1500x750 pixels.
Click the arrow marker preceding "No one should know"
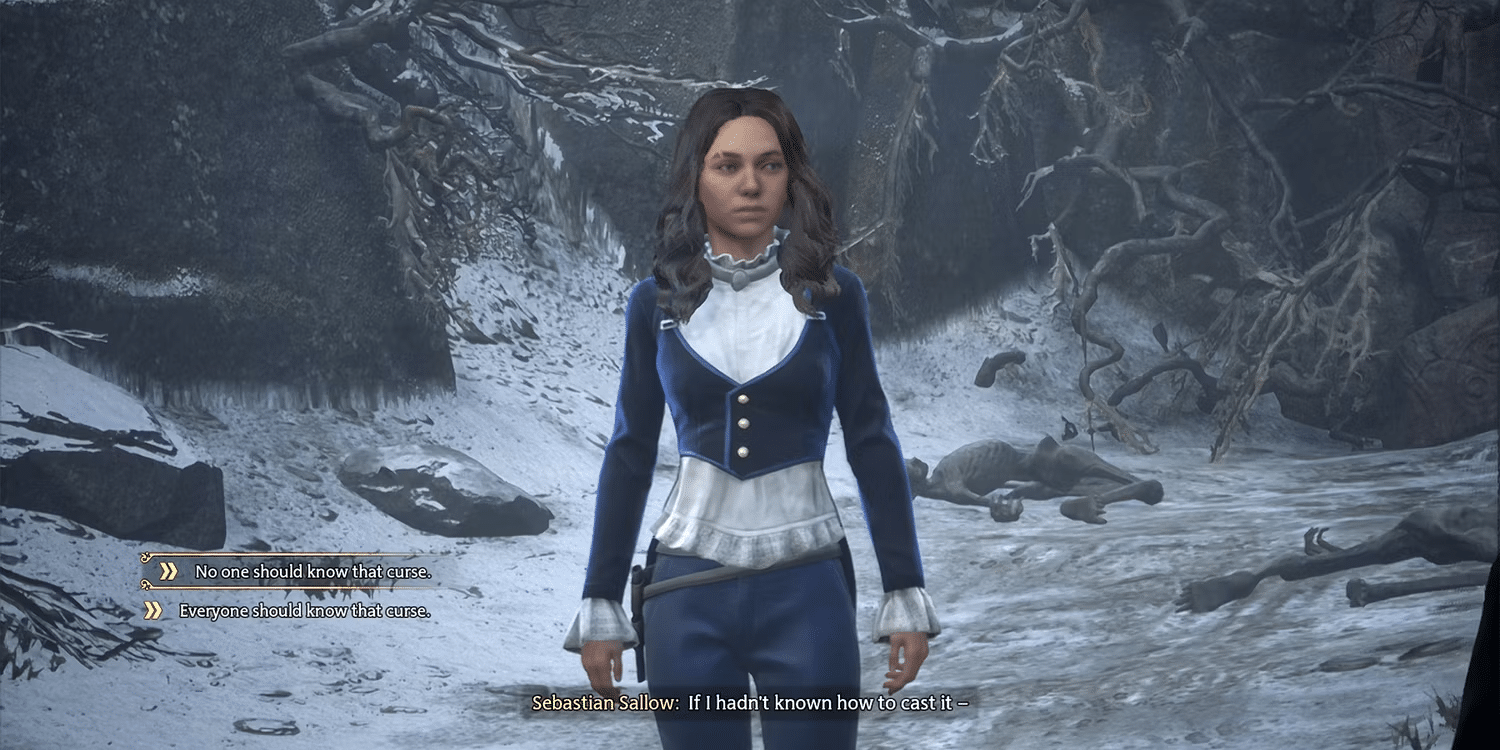[x=167, y=571]
